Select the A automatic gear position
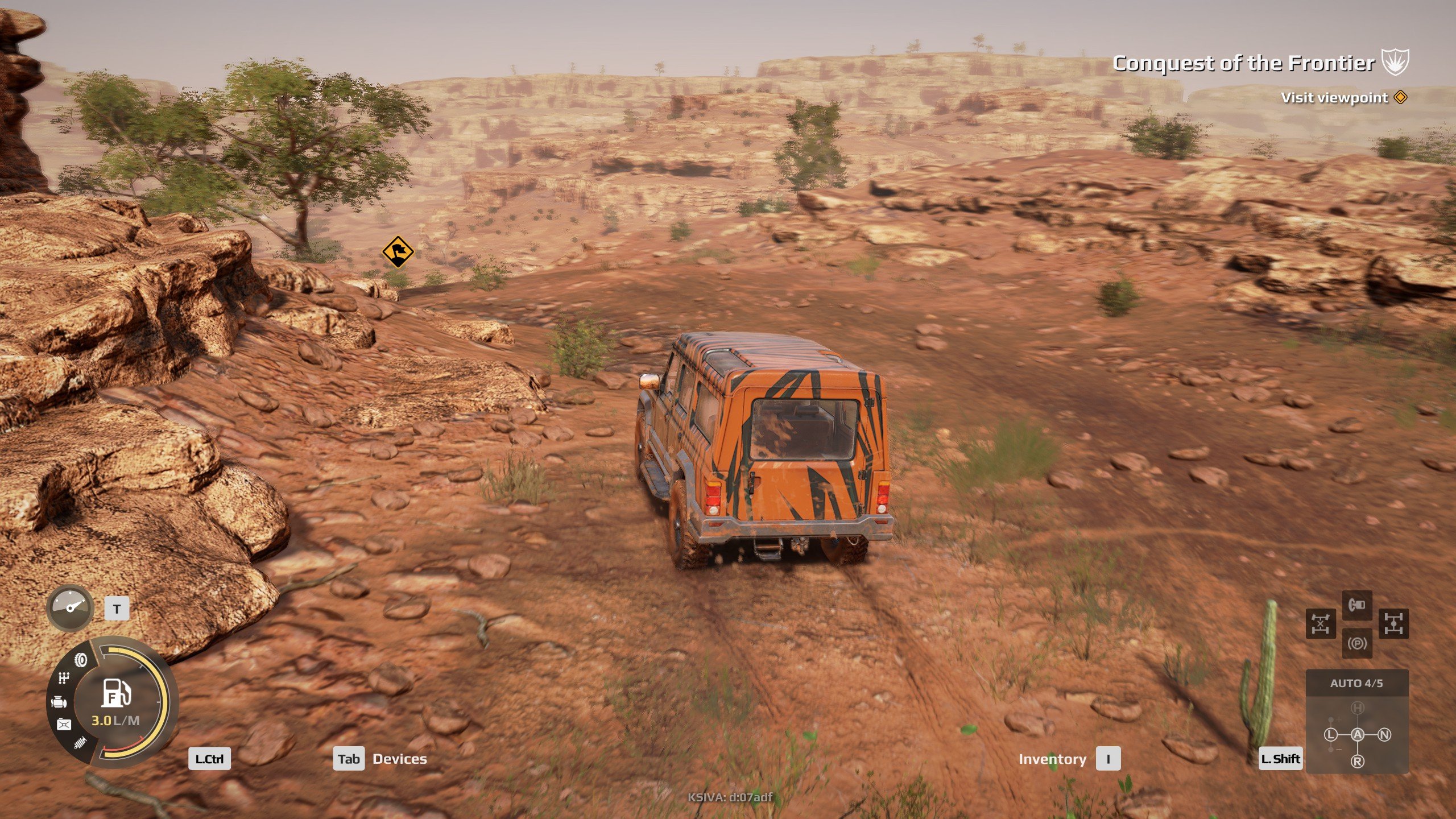Image resolution: width=1456 pixels, height=819 pixels. pyautogui.click(x=1358, y=735)
